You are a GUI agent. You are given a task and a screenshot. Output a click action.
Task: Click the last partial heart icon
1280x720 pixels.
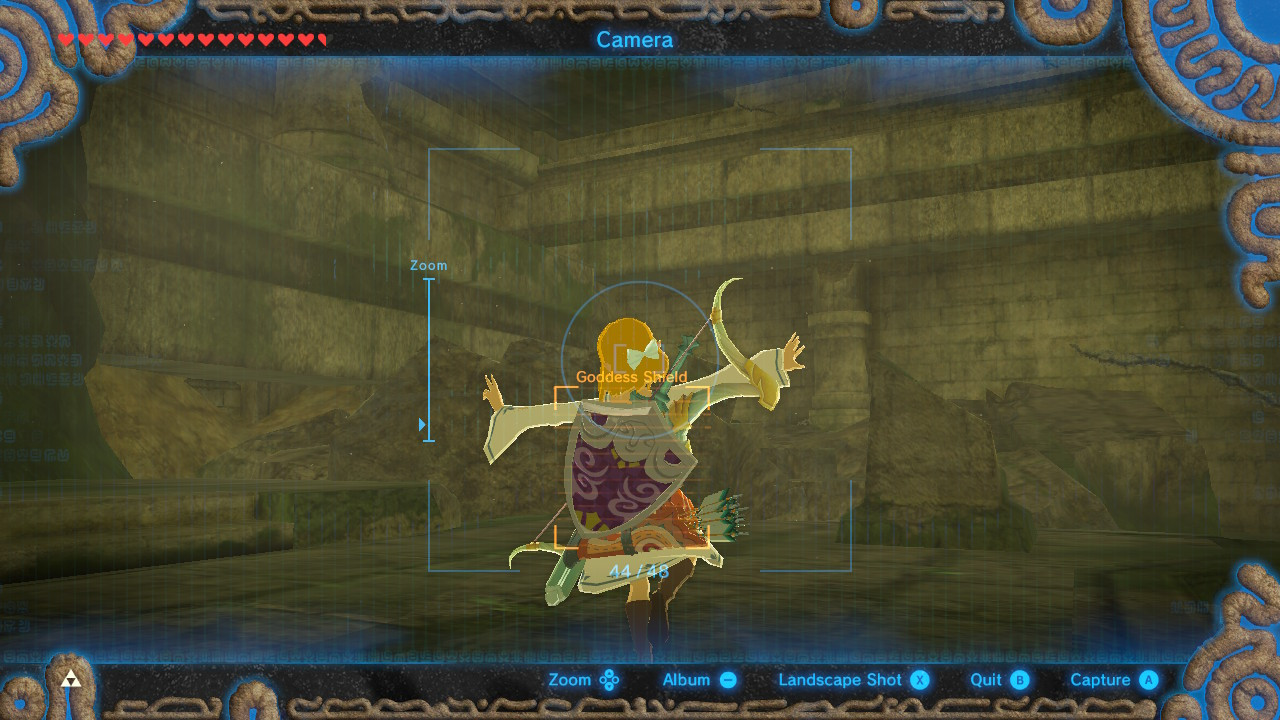coord(320,40)
